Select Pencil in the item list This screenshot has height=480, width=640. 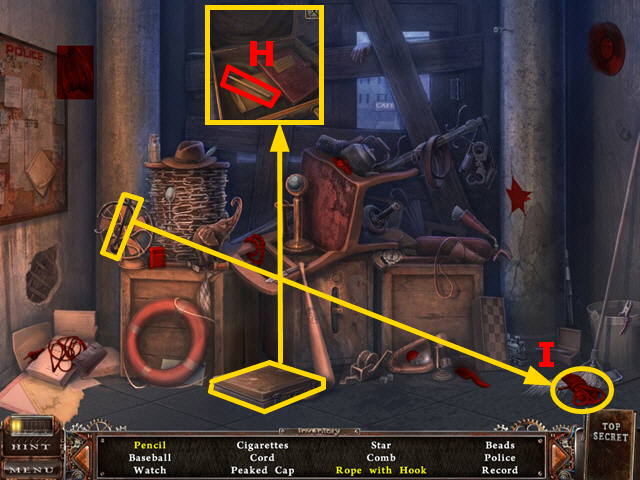[149, 444]
